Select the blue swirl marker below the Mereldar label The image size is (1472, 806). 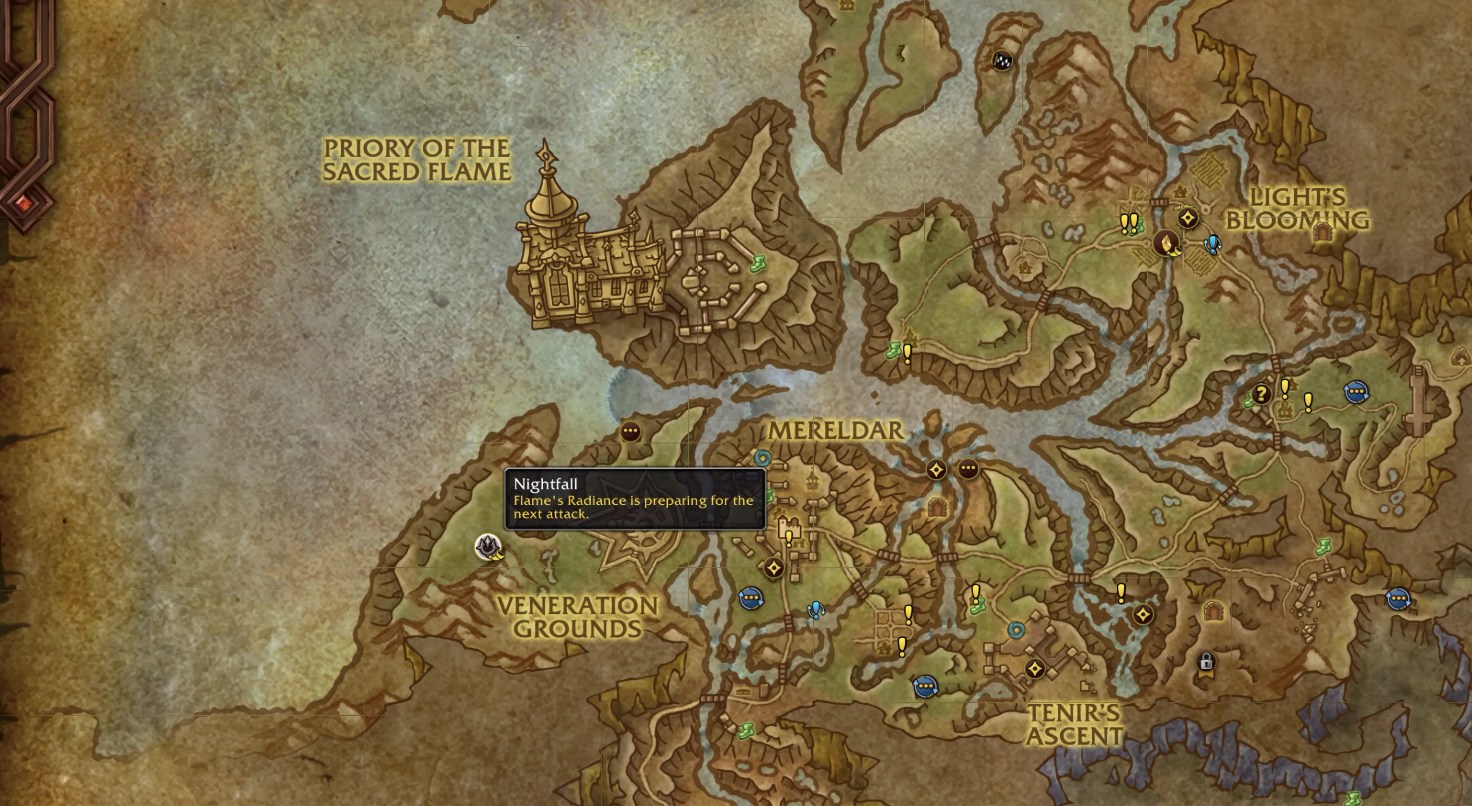(x=762, y=458)
